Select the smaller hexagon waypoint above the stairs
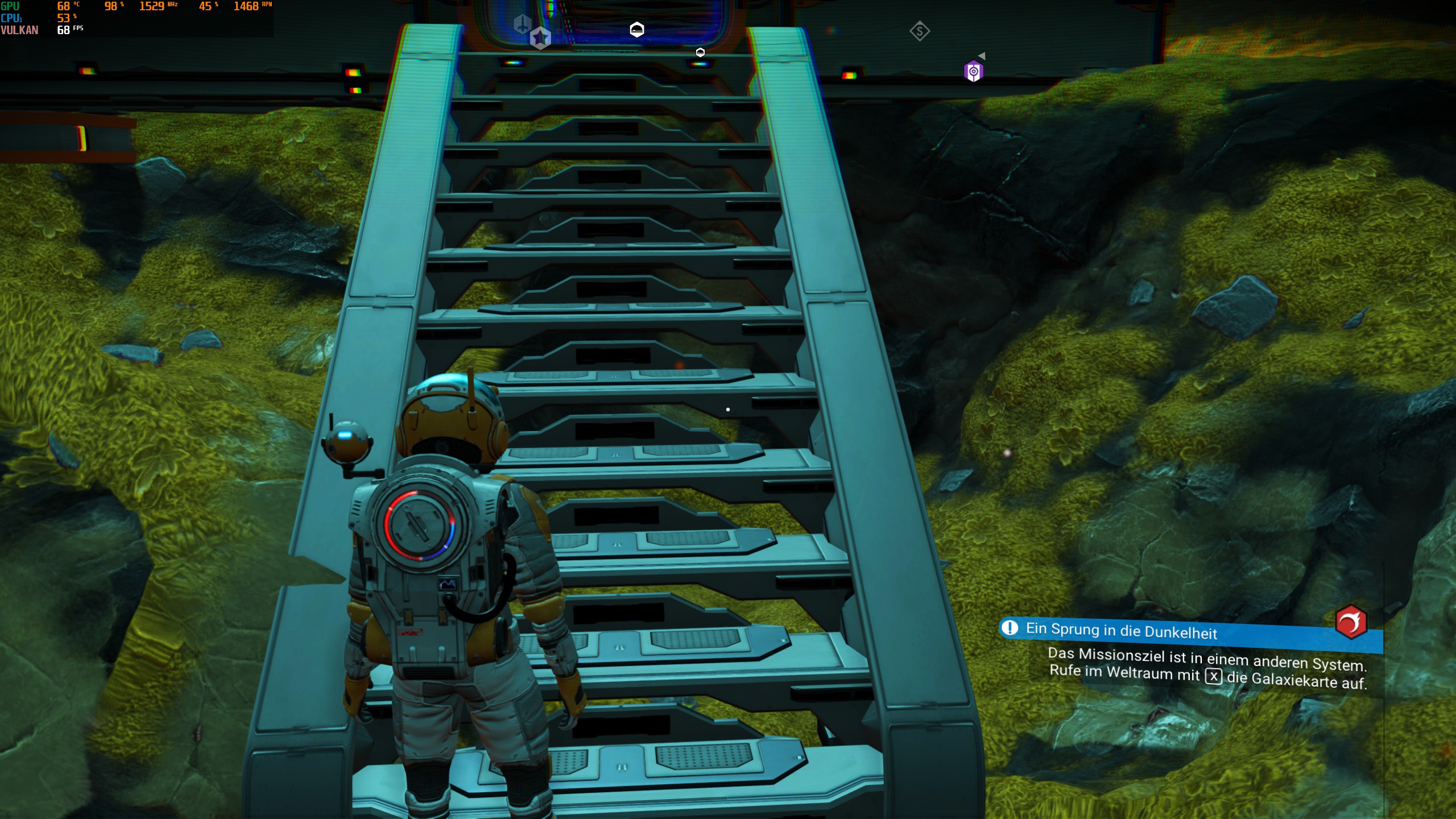 tap(700, 52)
